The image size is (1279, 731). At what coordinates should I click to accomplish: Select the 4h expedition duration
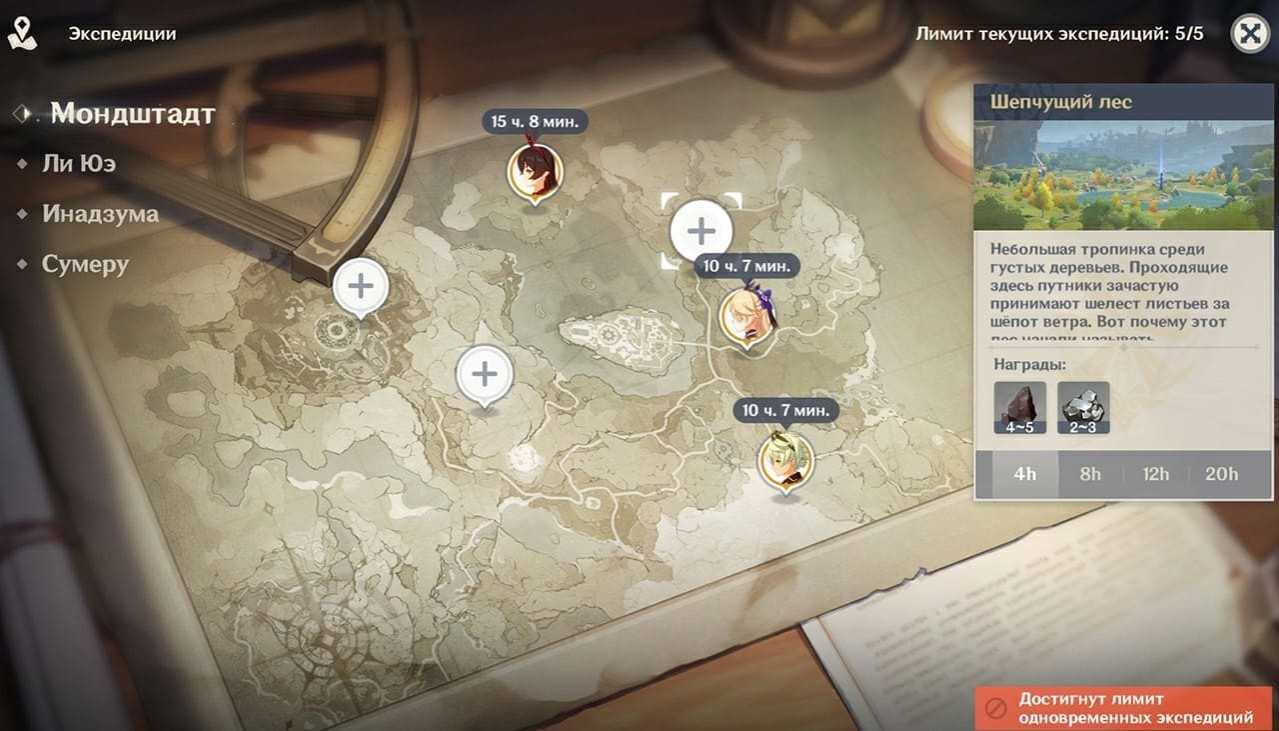coord(1025,474)
